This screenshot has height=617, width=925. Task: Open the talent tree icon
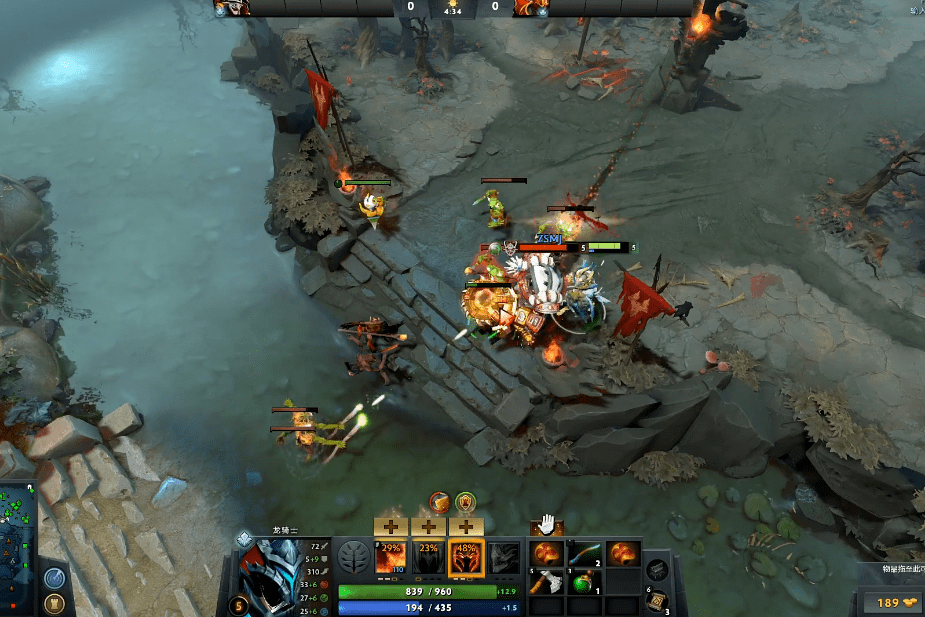[353, 557]
